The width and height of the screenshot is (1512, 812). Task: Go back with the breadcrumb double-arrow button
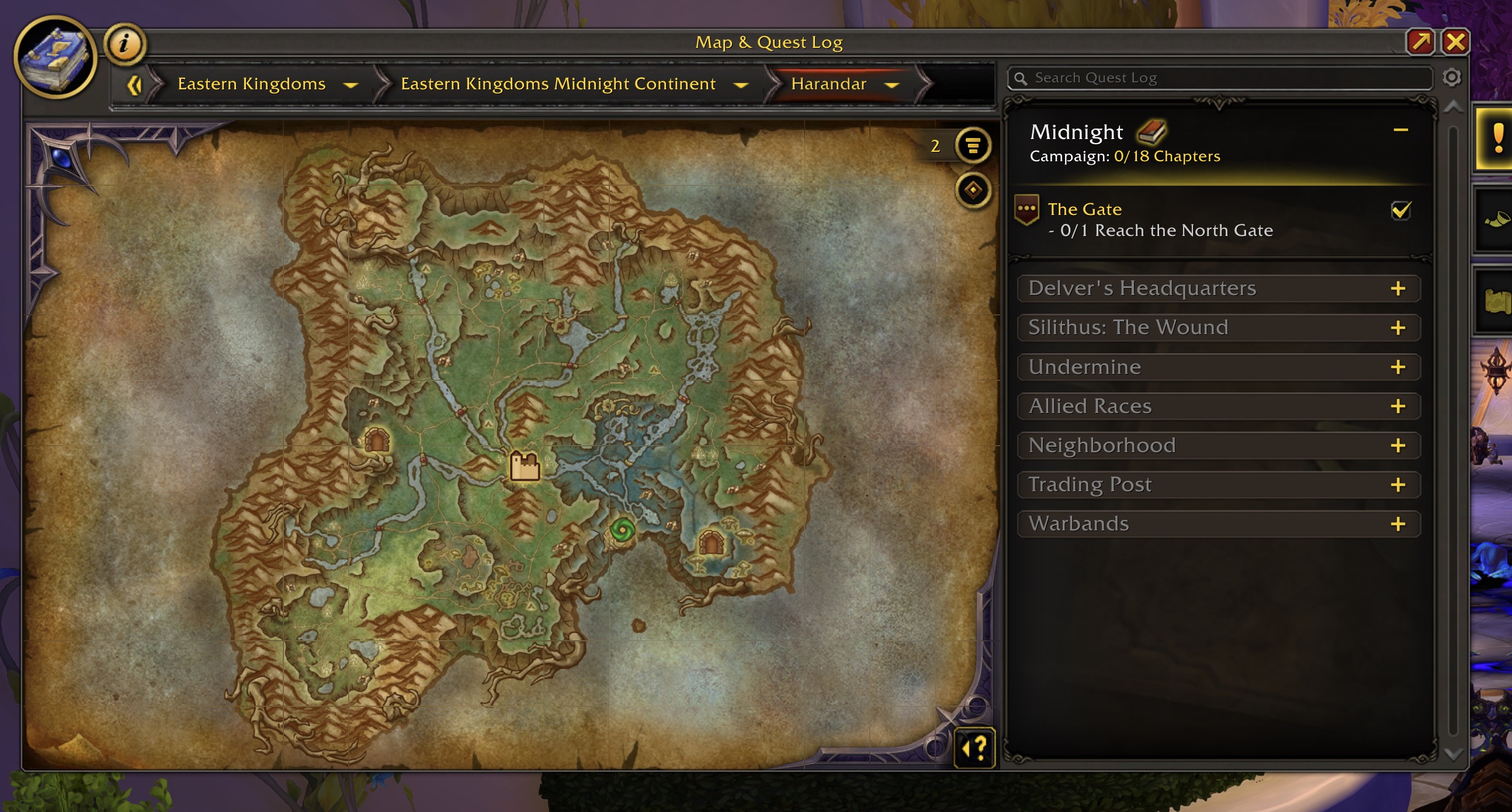pyautogui.click(x=134, y=85)
